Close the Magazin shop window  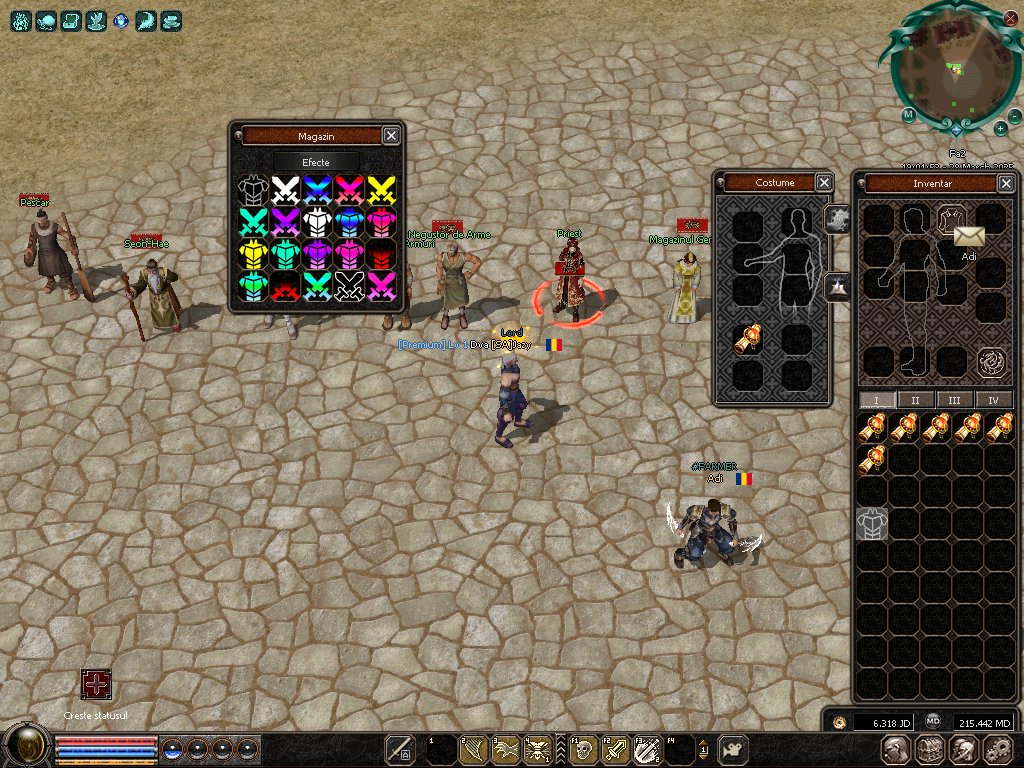(x=391, y=136)
